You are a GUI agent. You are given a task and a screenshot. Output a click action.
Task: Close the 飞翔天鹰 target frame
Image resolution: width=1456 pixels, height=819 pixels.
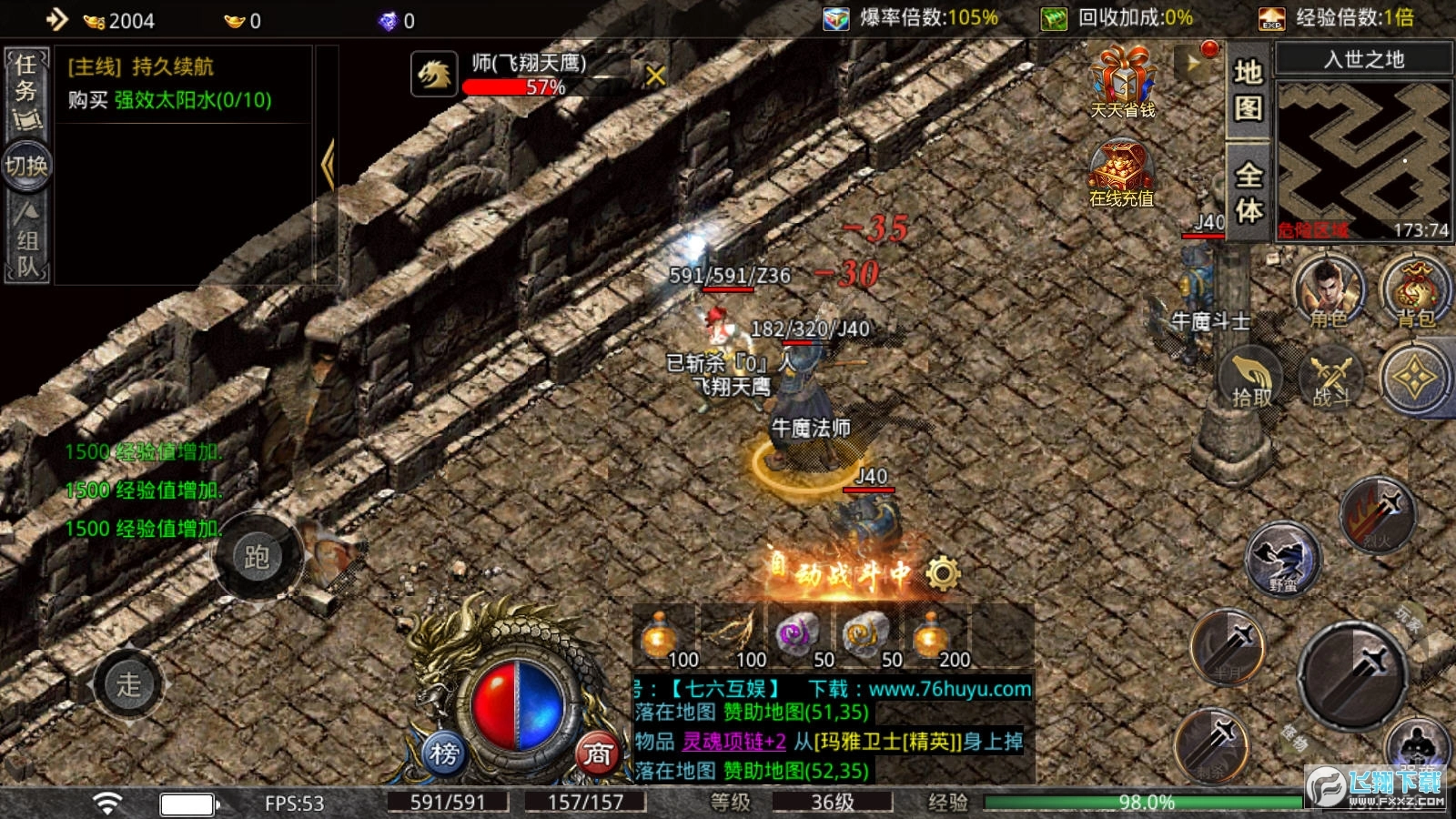coord(655,76)
